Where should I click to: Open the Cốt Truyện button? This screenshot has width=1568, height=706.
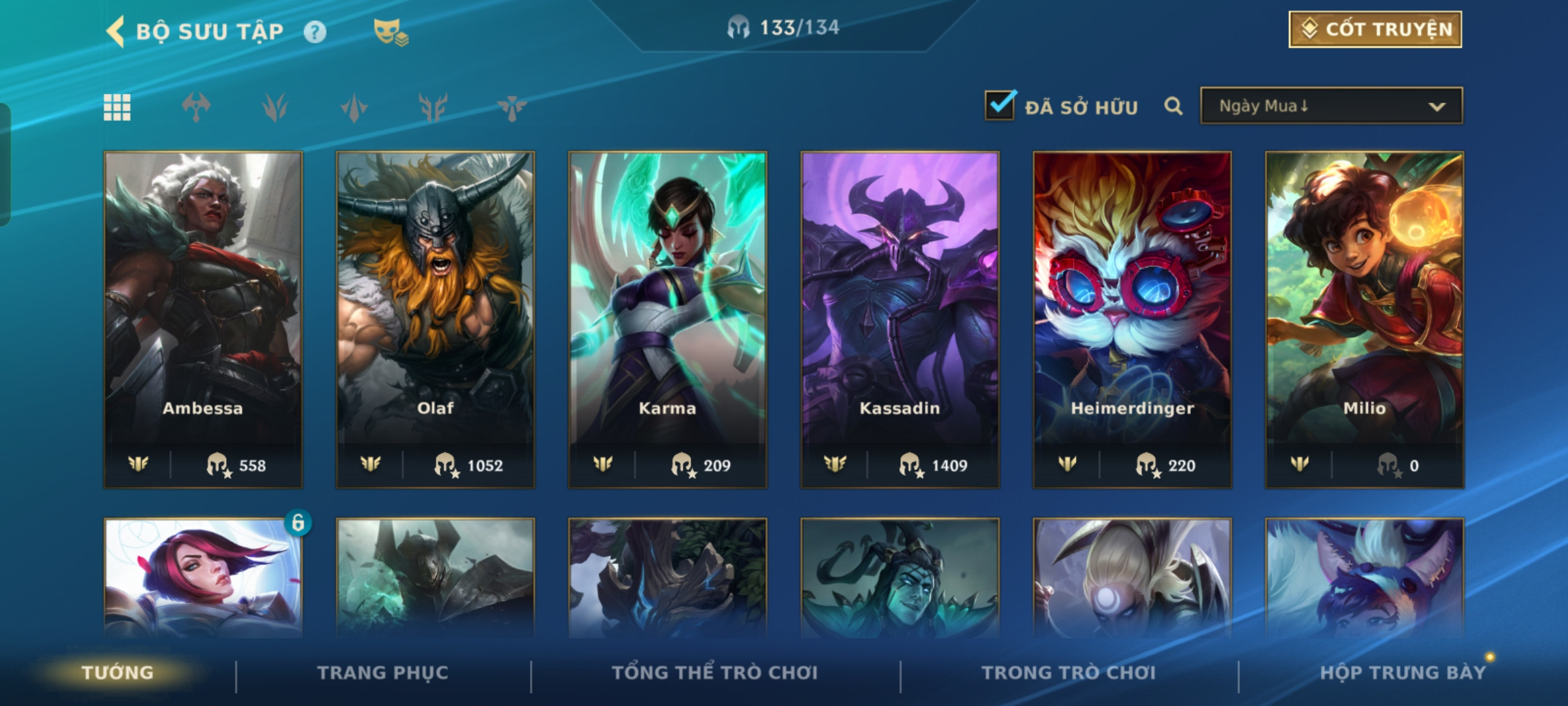1375,29
